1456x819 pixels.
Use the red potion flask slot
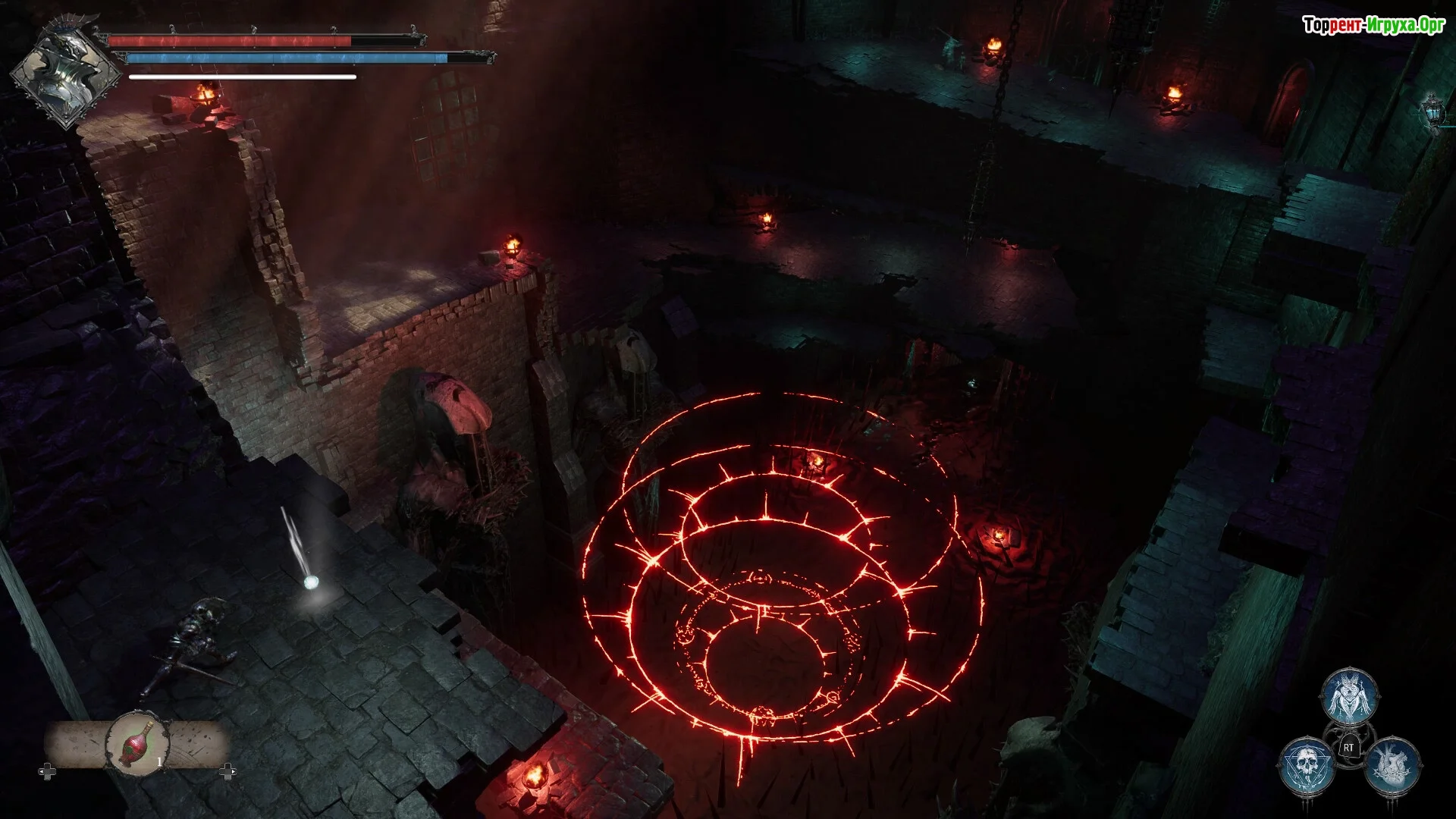(x=137, y=743)
